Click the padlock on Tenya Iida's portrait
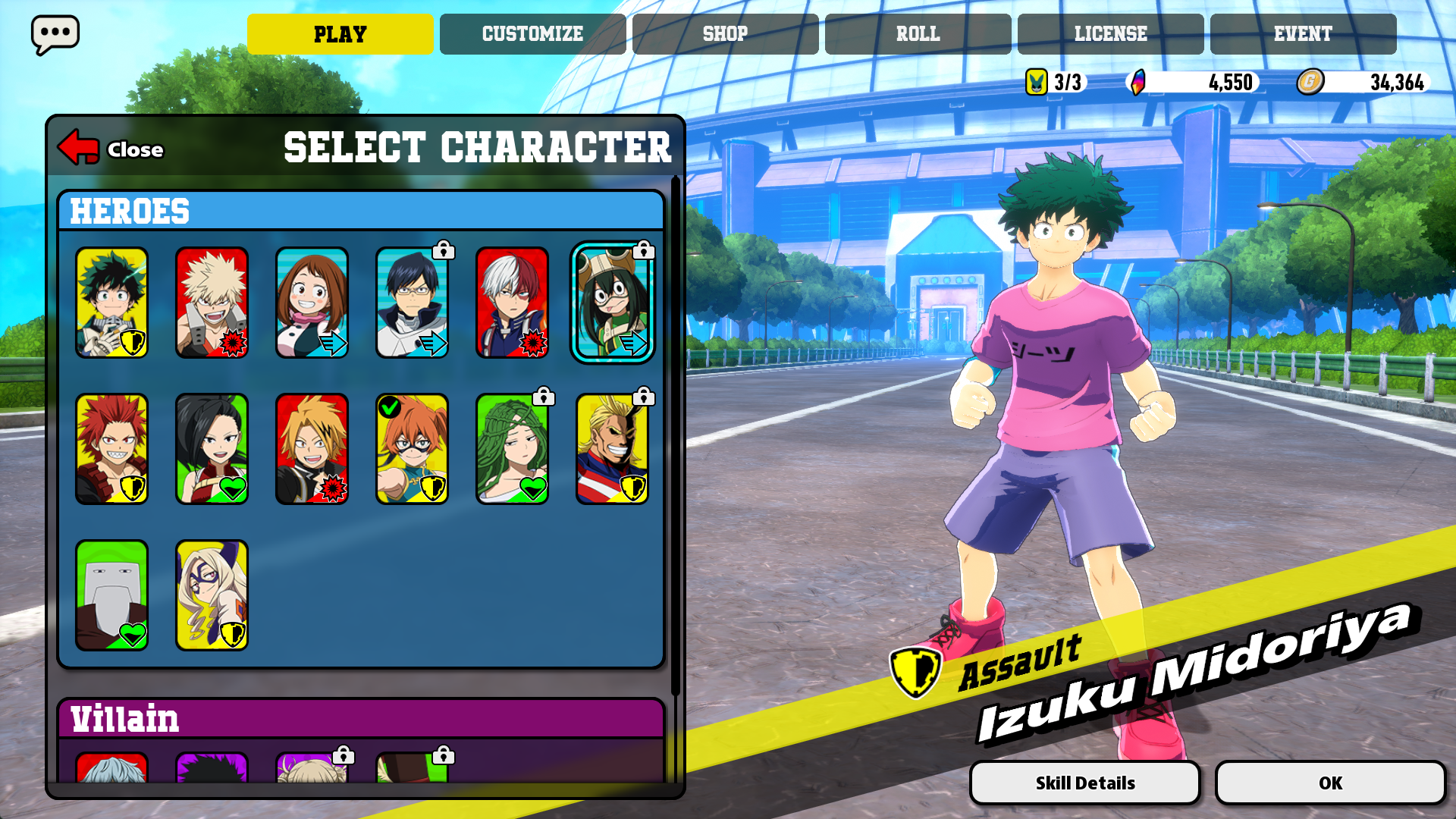This screenshot has width=1456, height=819. [x=443, y=250]
